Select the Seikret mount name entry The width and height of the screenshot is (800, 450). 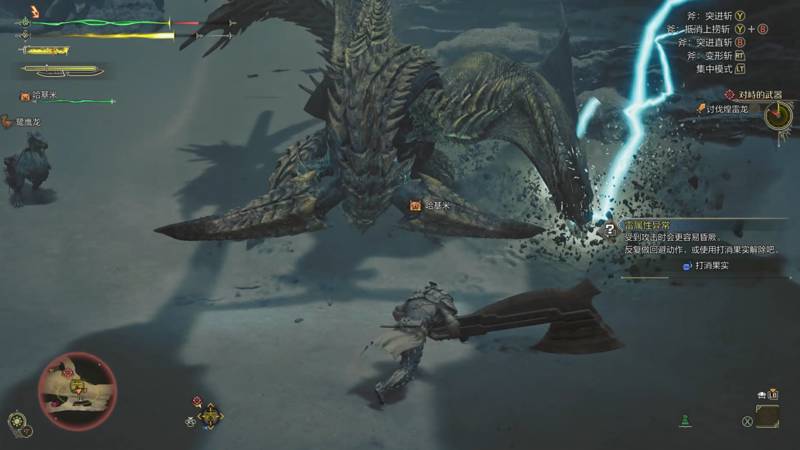pos(28,121)
